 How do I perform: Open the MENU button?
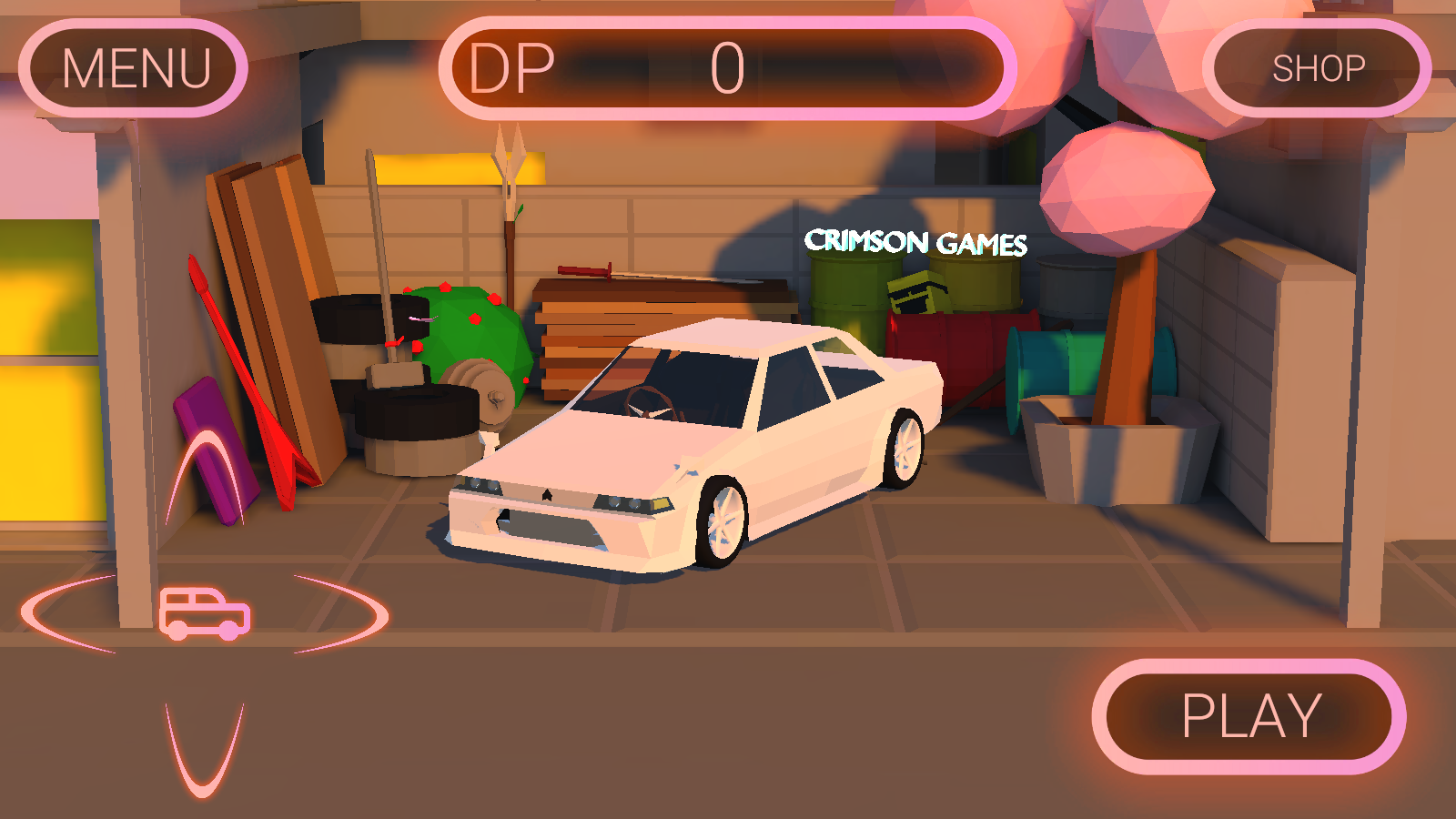(x=134, y=68)
